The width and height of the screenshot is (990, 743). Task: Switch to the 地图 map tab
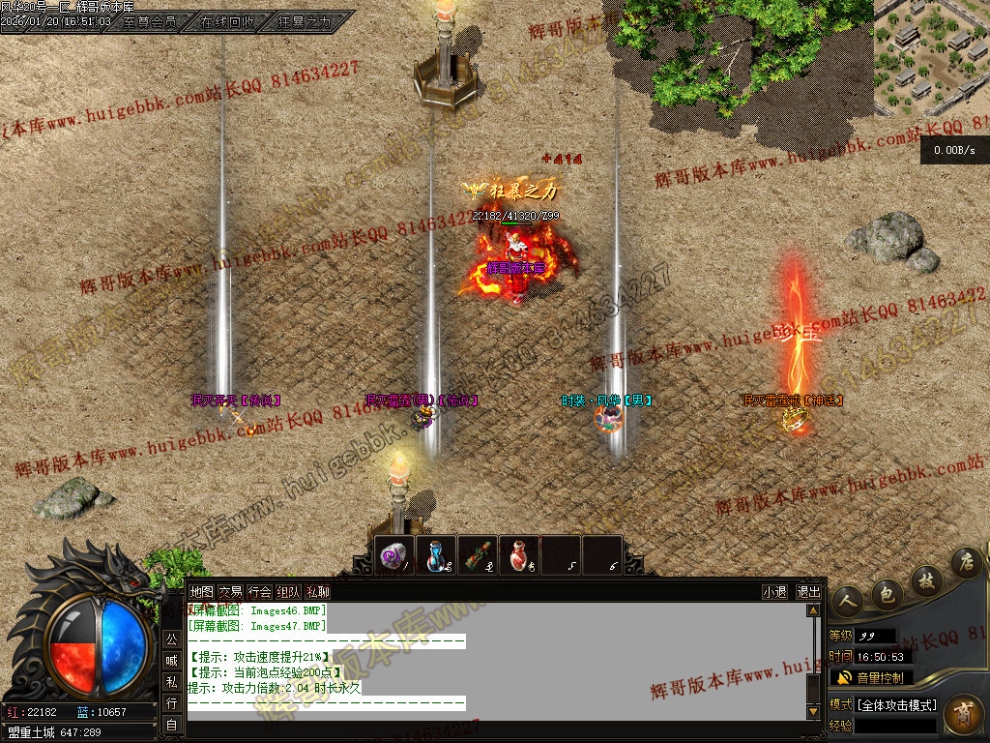tap(201, 592)
